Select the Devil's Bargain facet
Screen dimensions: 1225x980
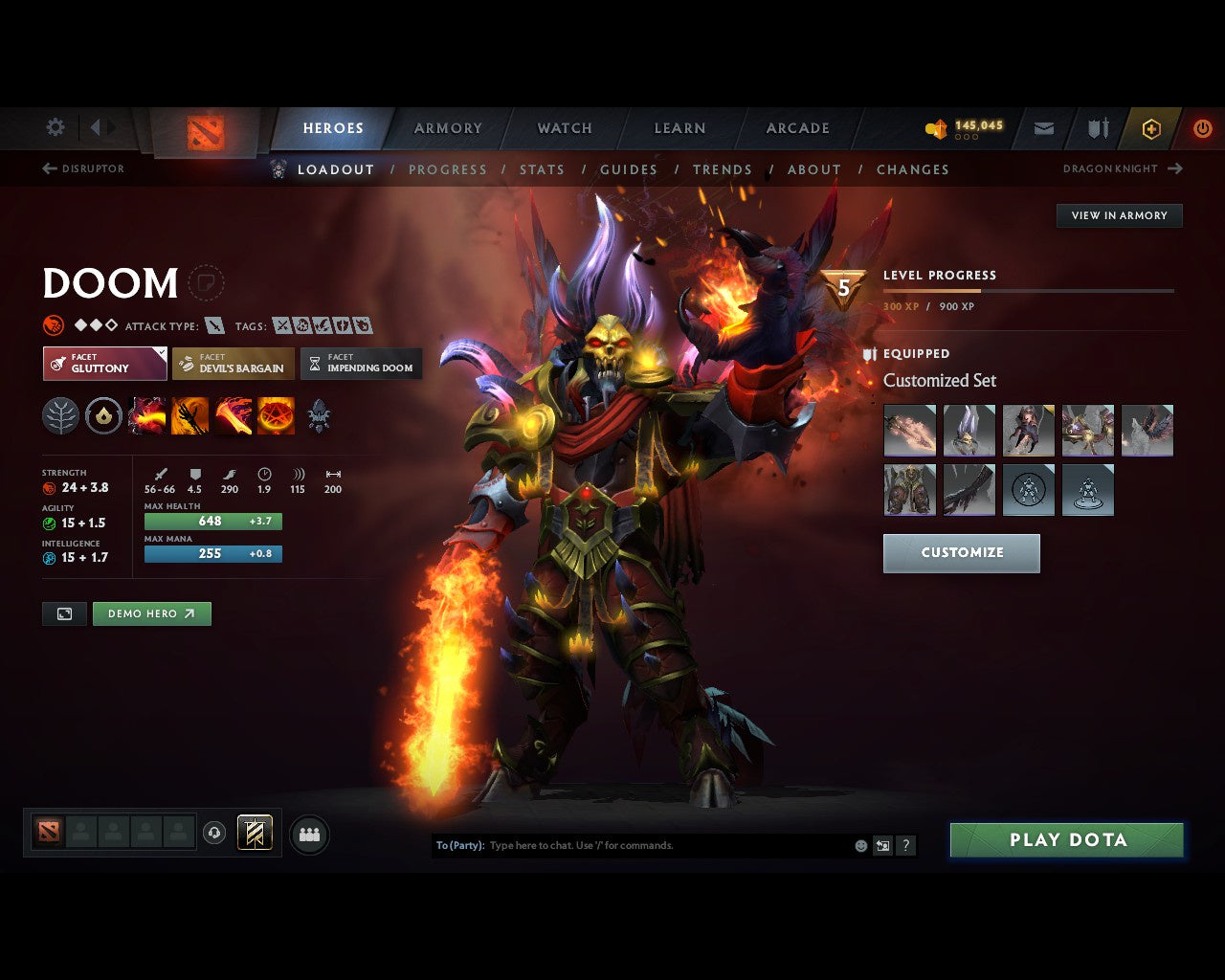[233, 363]
